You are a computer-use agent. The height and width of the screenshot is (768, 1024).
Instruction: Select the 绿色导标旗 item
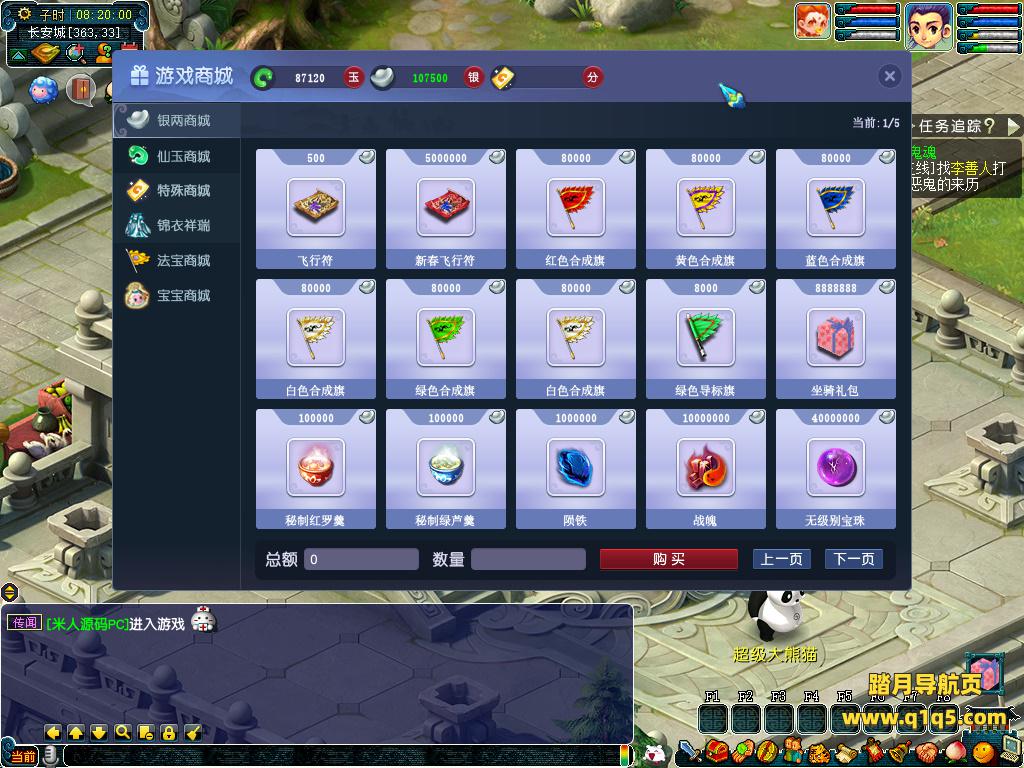pyautogui.click(x=706, y=338)
